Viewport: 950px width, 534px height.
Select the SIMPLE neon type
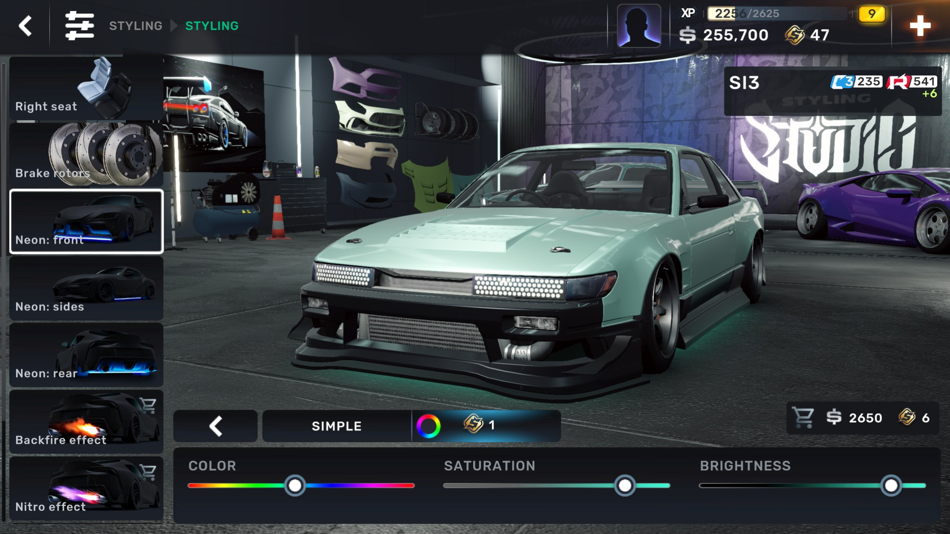click(x=336, y=426)
